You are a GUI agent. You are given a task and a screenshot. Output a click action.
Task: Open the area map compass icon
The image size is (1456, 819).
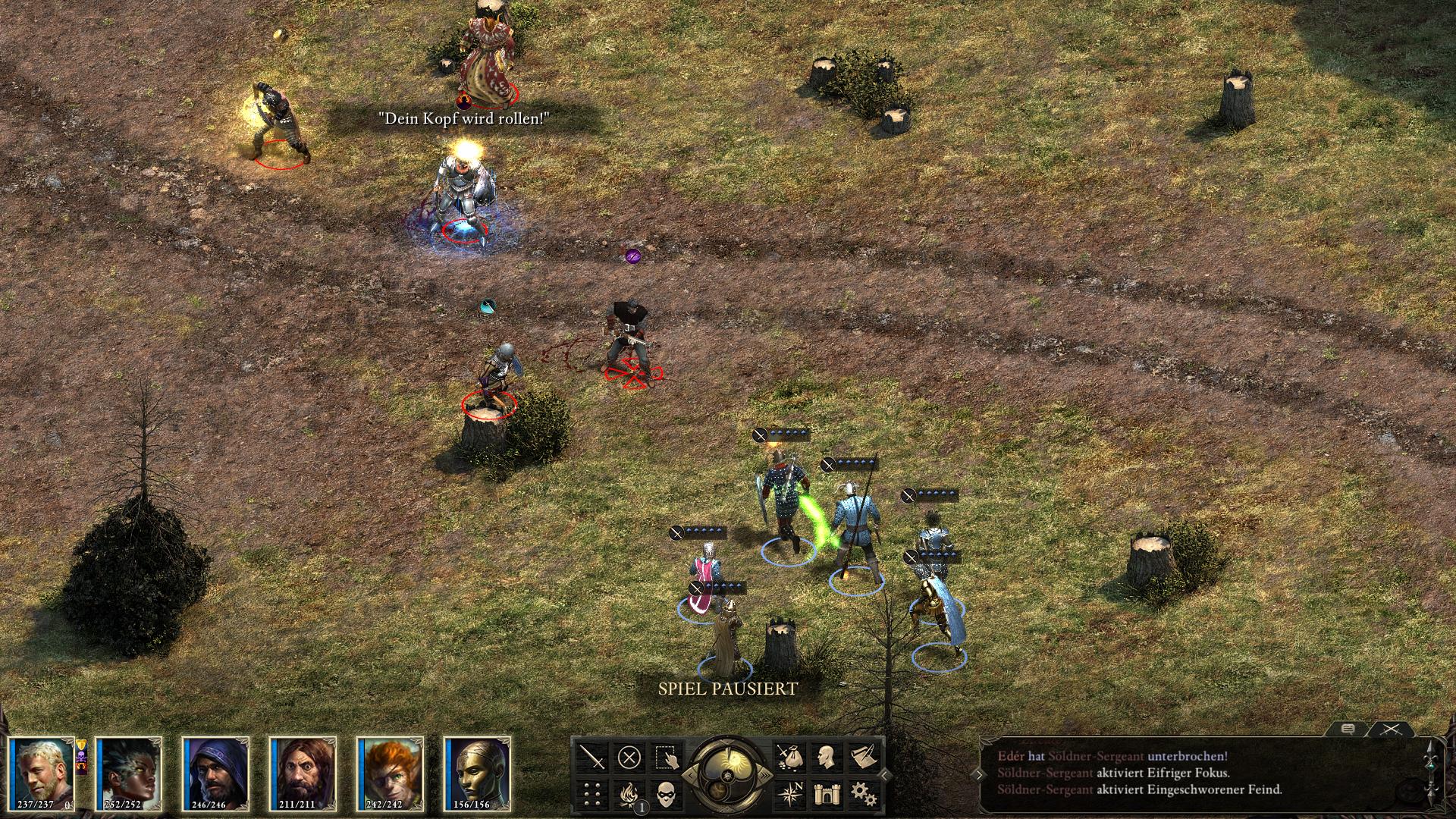coord(789,794)
